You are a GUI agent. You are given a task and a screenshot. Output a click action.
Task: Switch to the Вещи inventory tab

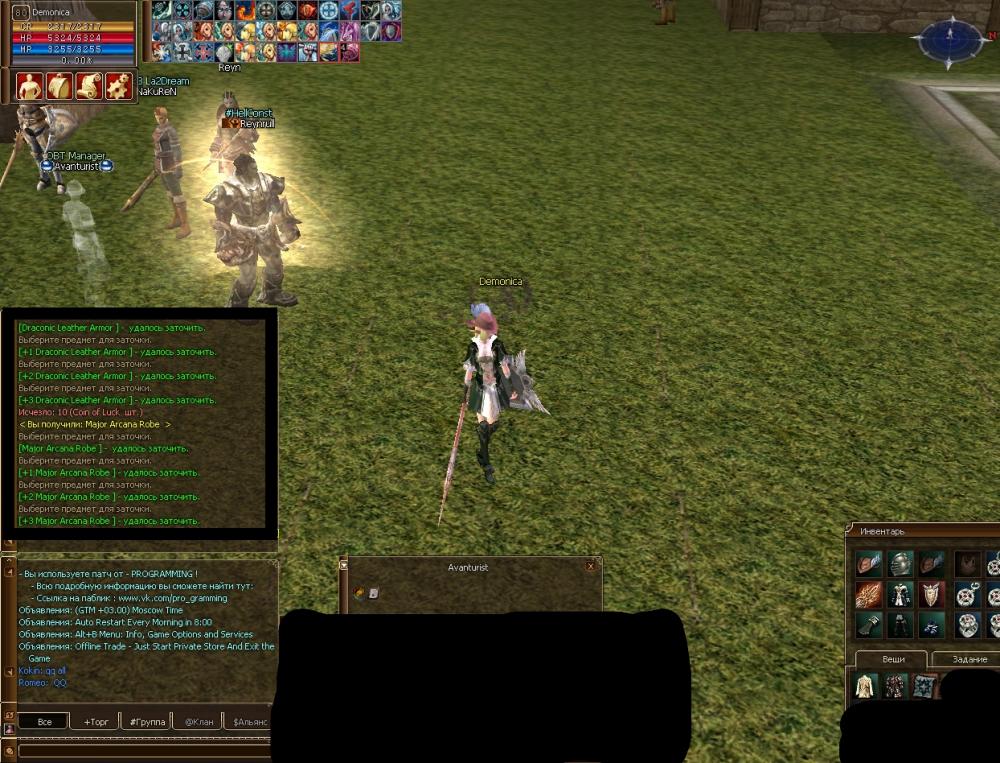893,659
